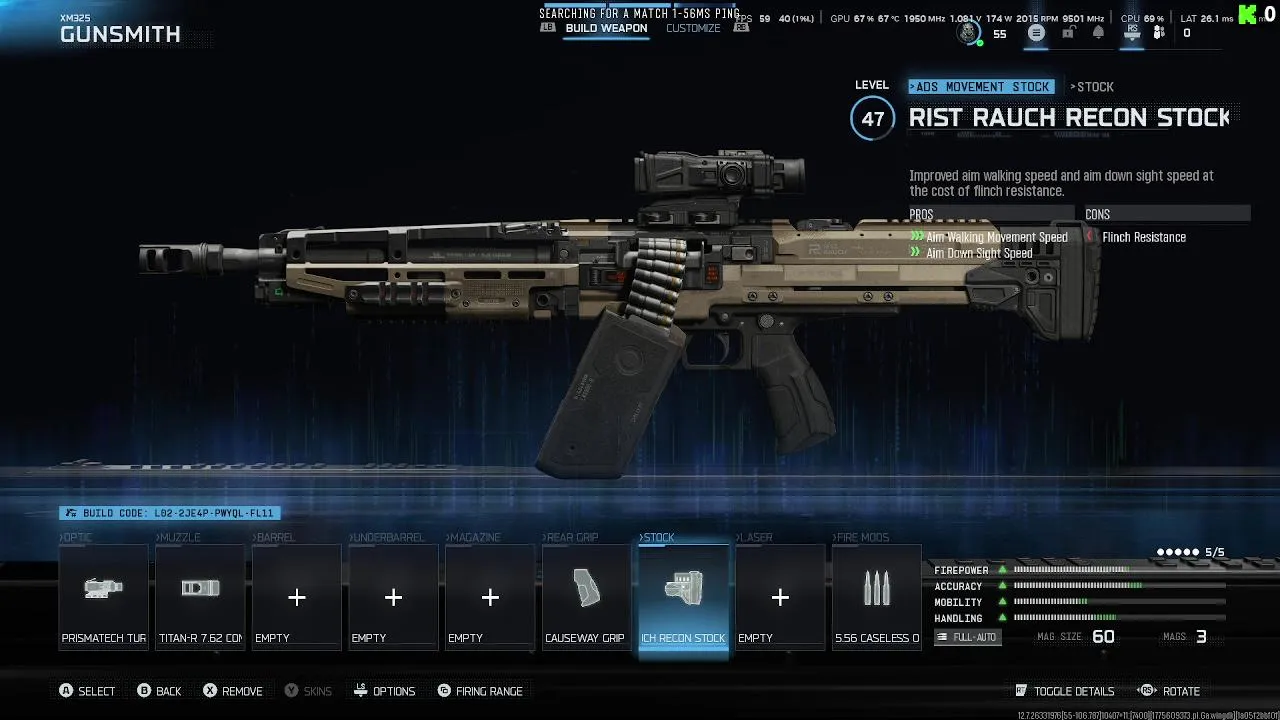Image resolution: width=1280 pixels, height=720 pixels.
Task: Open the Customize tab
Action: 693,28
